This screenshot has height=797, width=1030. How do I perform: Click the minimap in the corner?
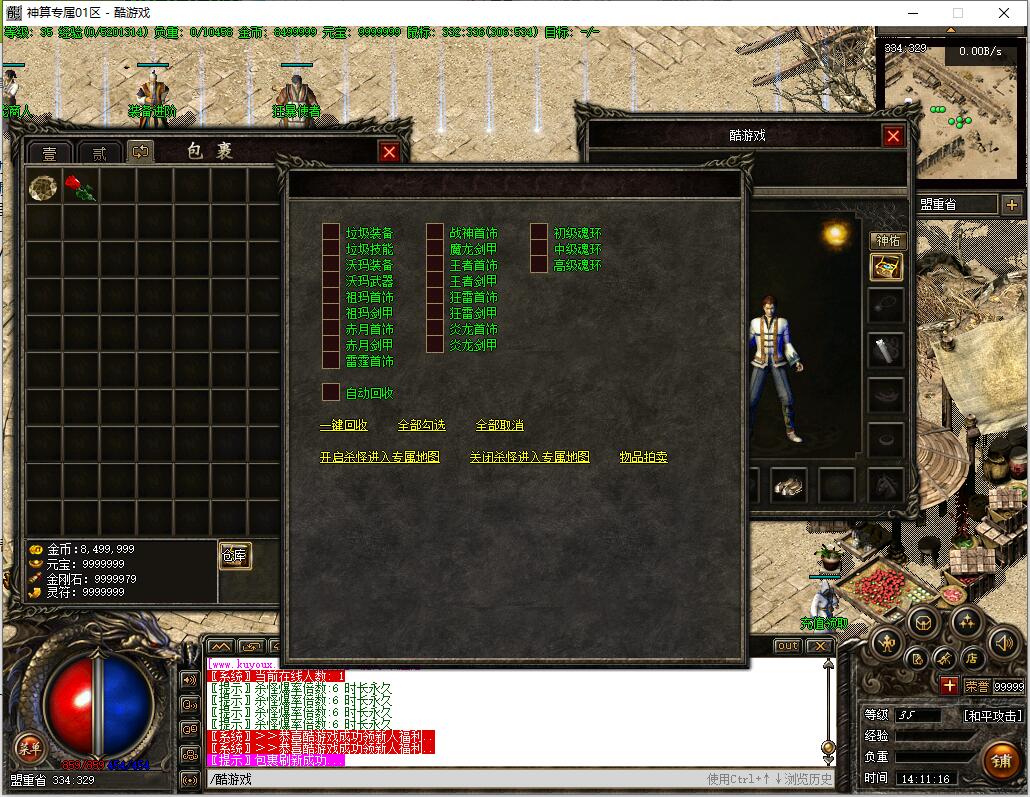coord(950,110)
